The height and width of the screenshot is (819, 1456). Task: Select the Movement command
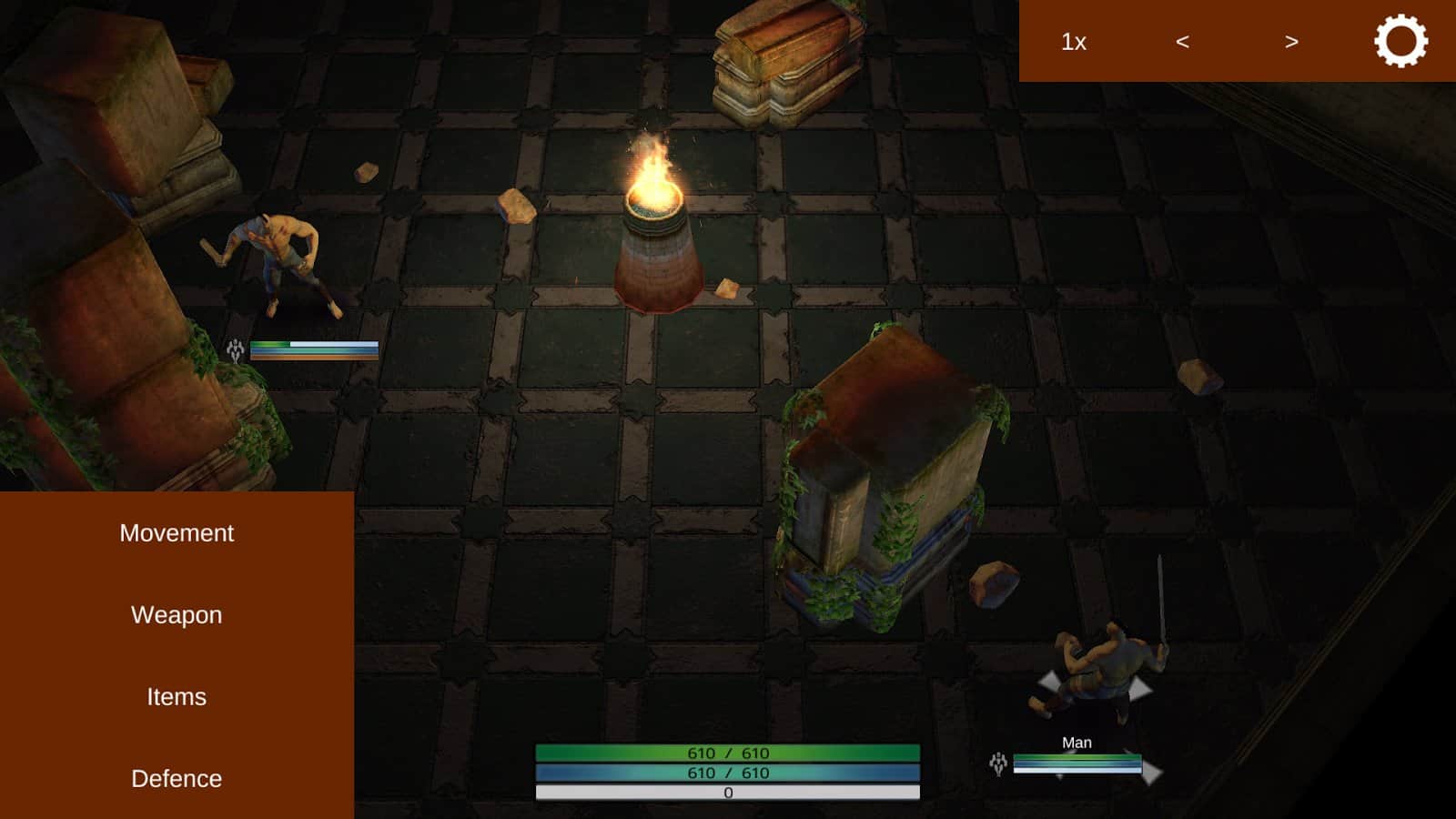177,533
